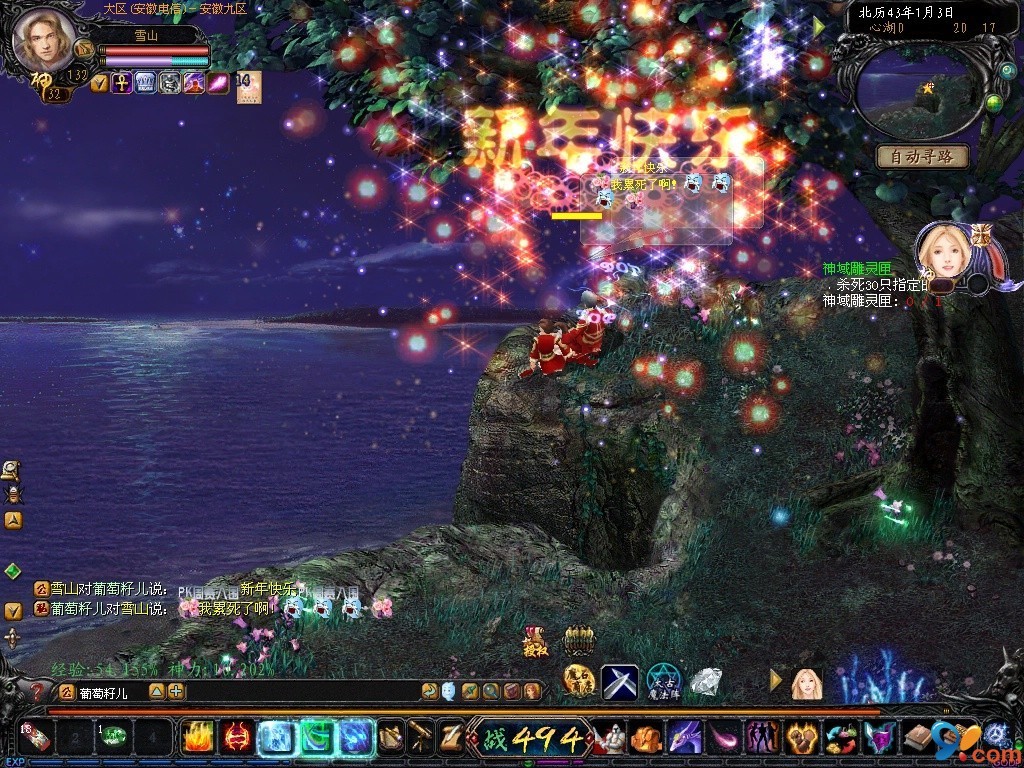The image size is (1024, 768).
Task: Select the blue crown buff icon
Action: tap(146, 83)
